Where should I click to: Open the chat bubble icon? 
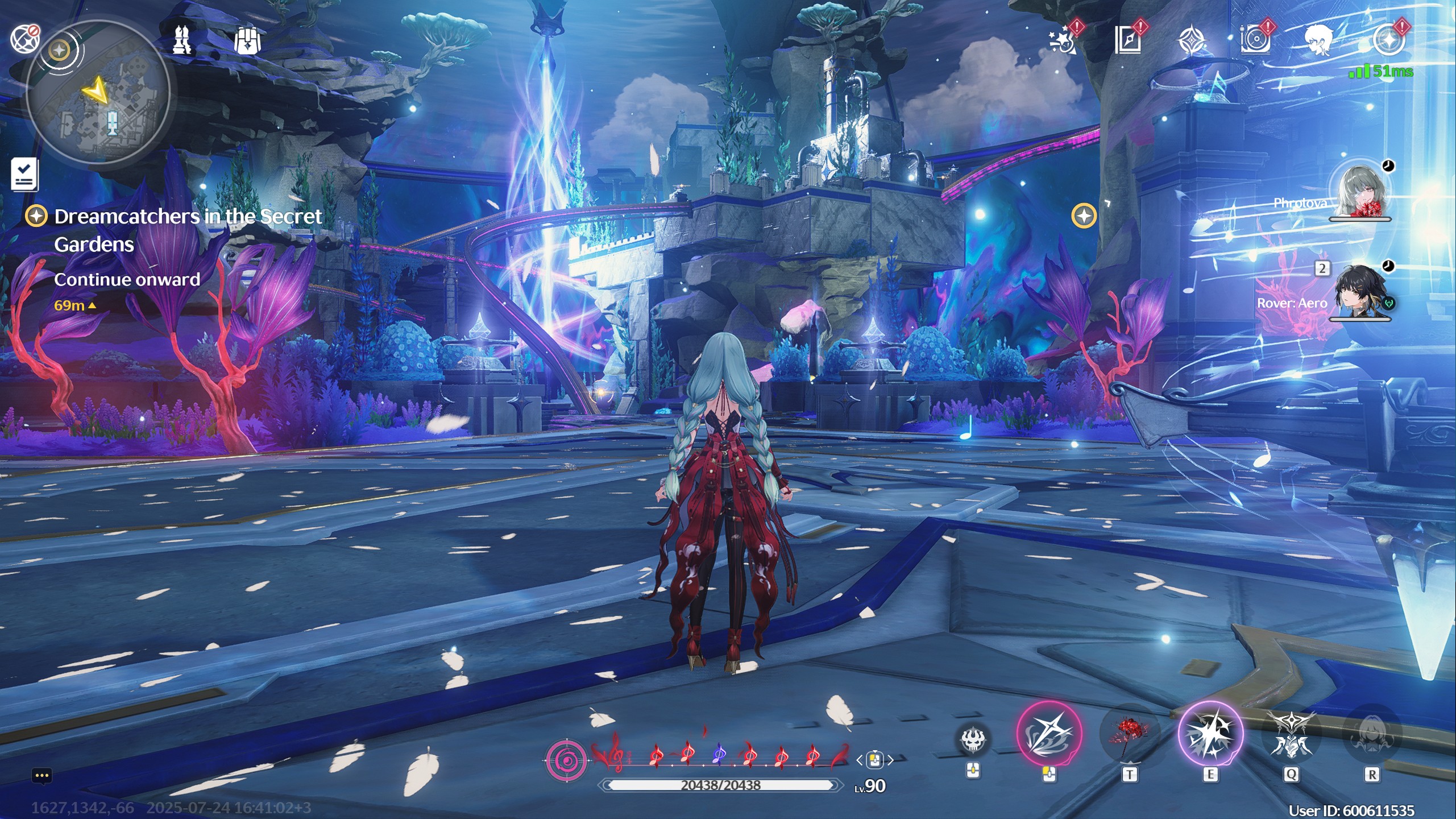click(x=42, y=775)
